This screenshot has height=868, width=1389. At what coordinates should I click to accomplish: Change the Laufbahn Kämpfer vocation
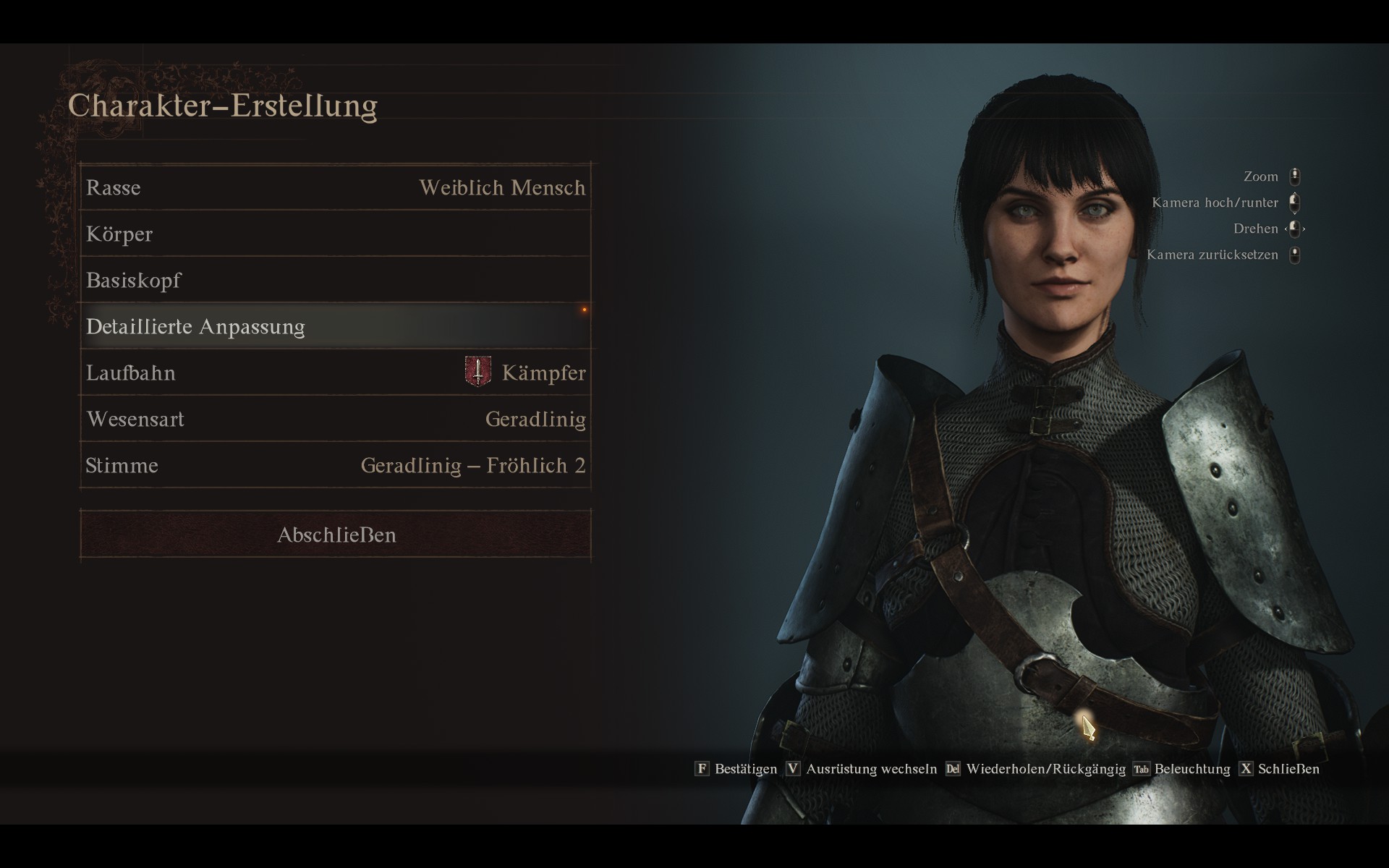(336, 373)
